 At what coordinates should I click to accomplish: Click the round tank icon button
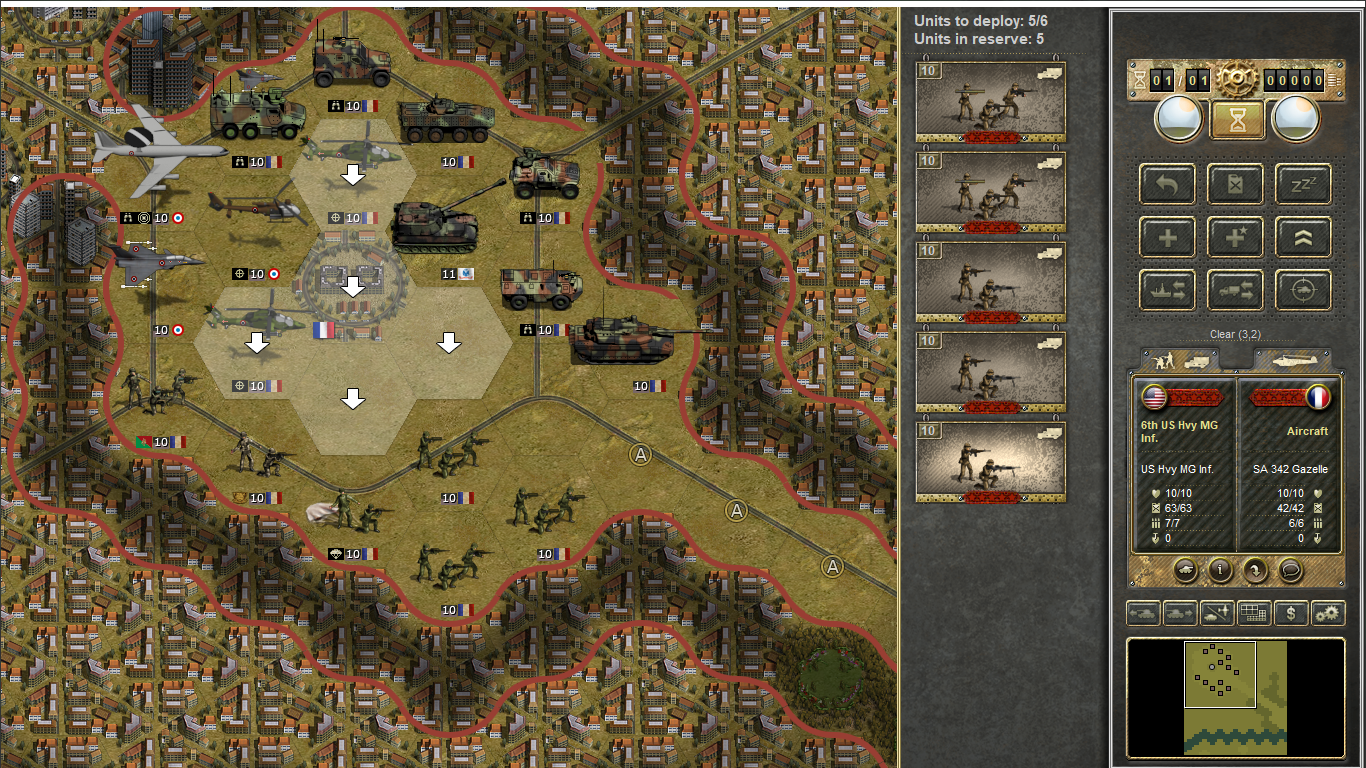(1185, 570)
